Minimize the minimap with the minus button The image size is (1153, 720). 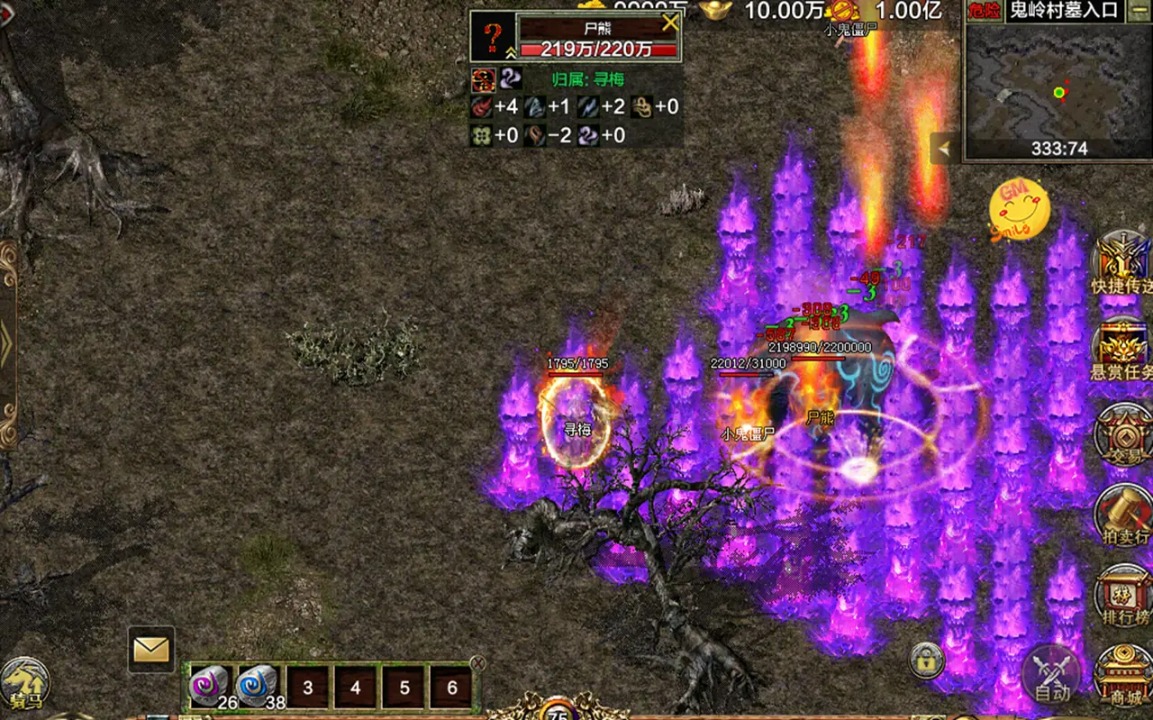tap(1139, 12)
